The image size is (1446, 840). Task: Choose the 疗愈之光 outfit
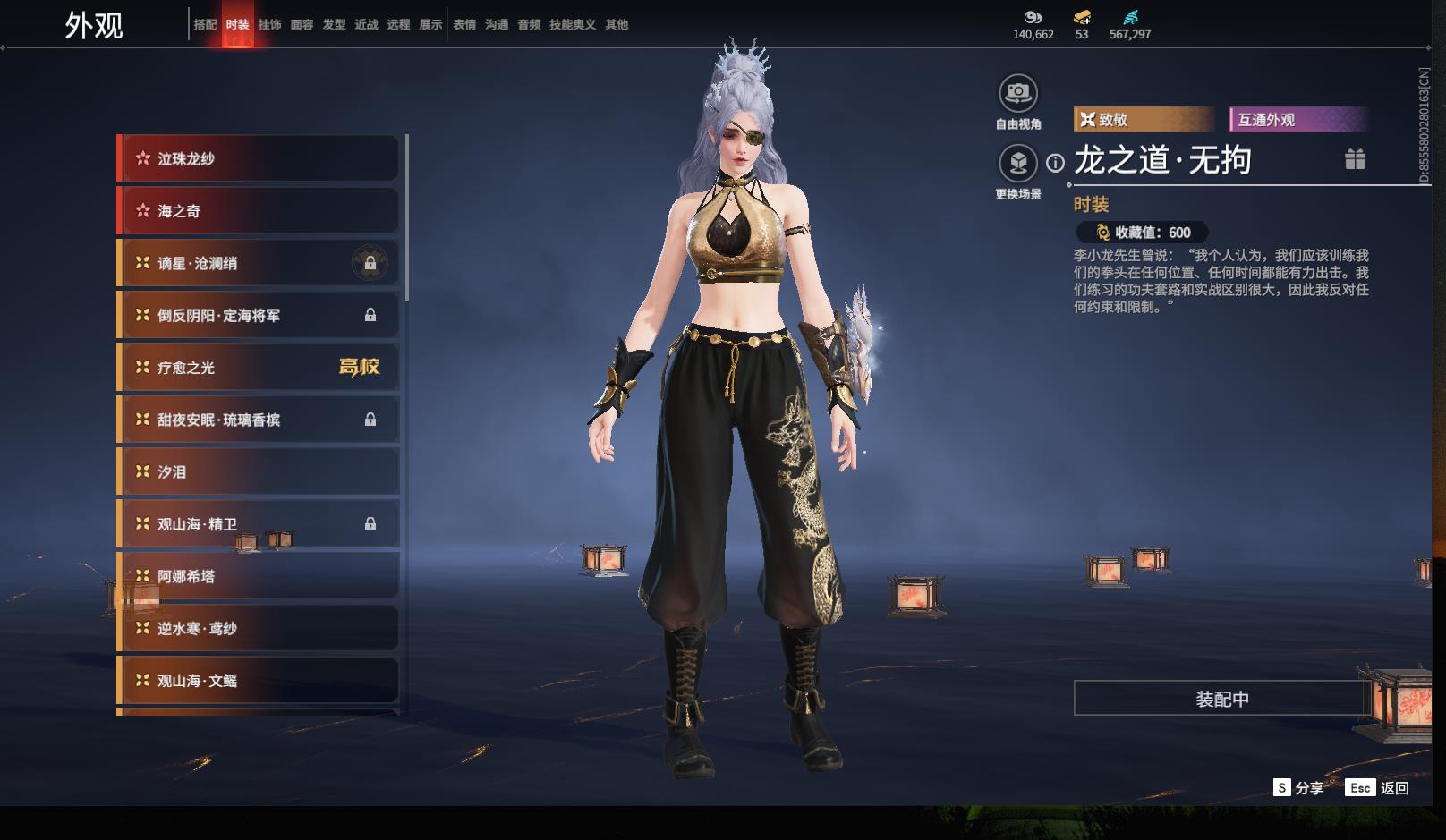[259, 368]
